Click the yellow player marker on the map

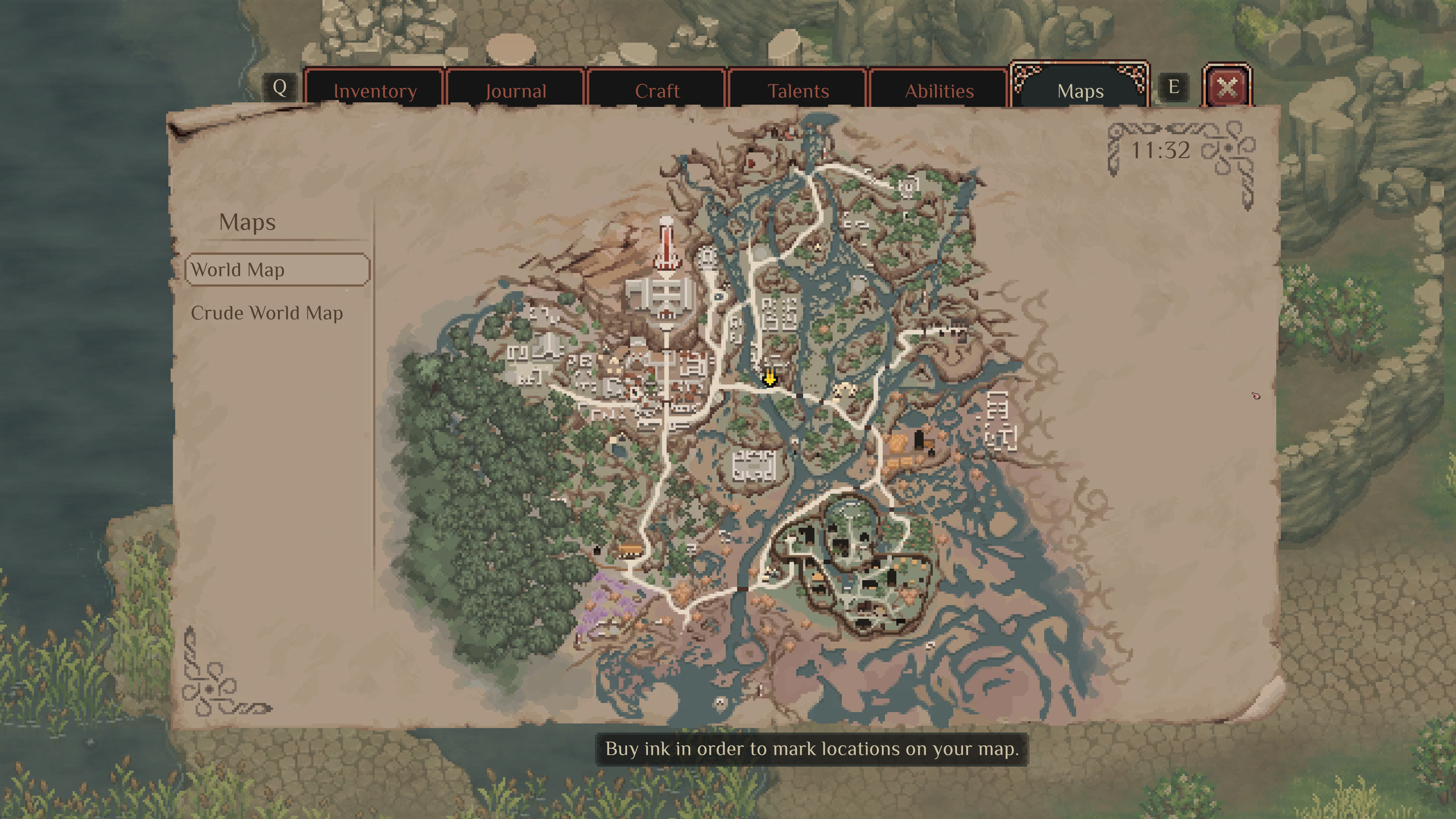tap(769, 377)
